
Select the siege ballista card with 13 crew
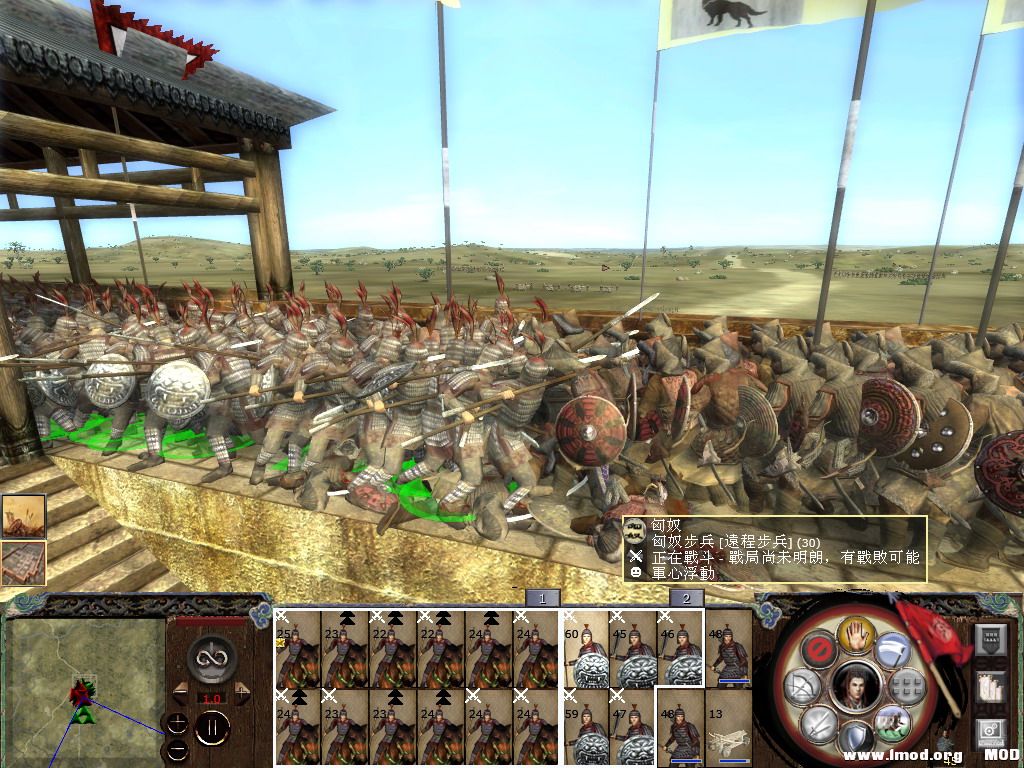tap(728, 726)
